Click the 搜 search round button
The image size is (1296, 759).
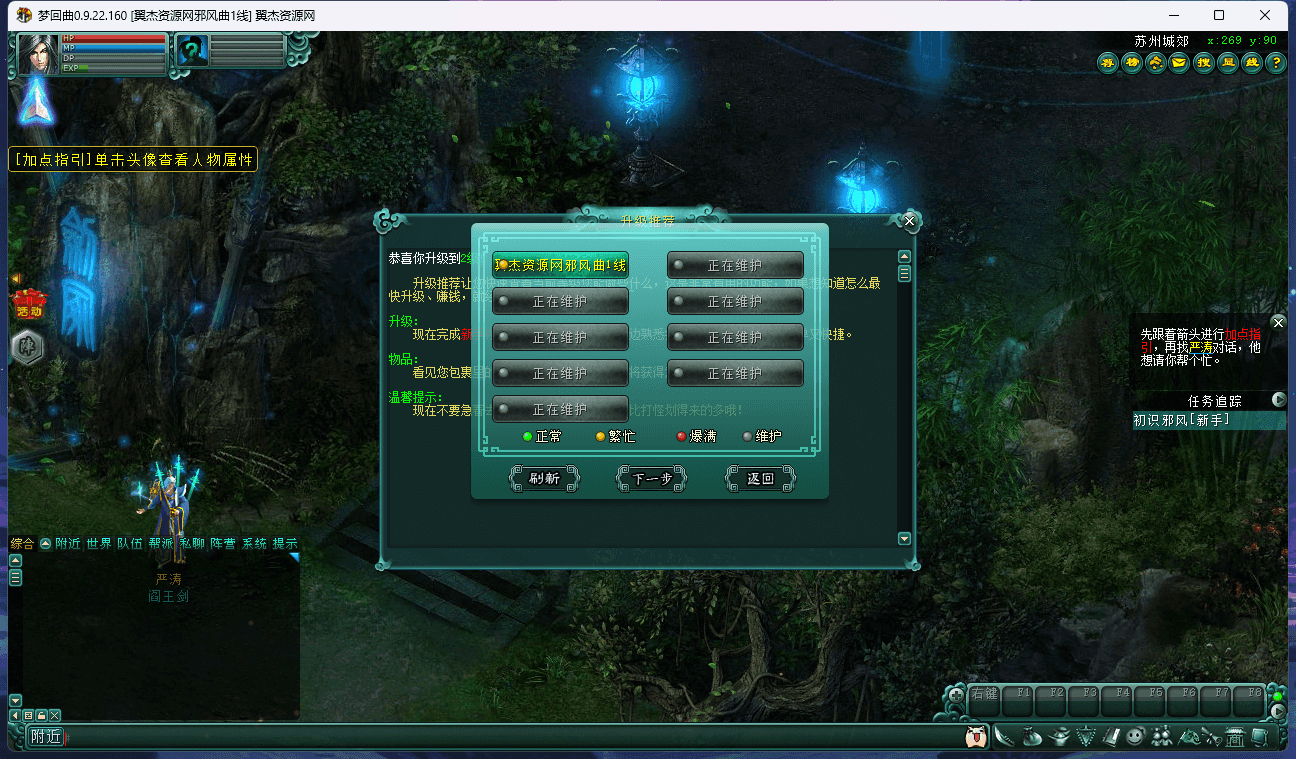pos(1203,63)
